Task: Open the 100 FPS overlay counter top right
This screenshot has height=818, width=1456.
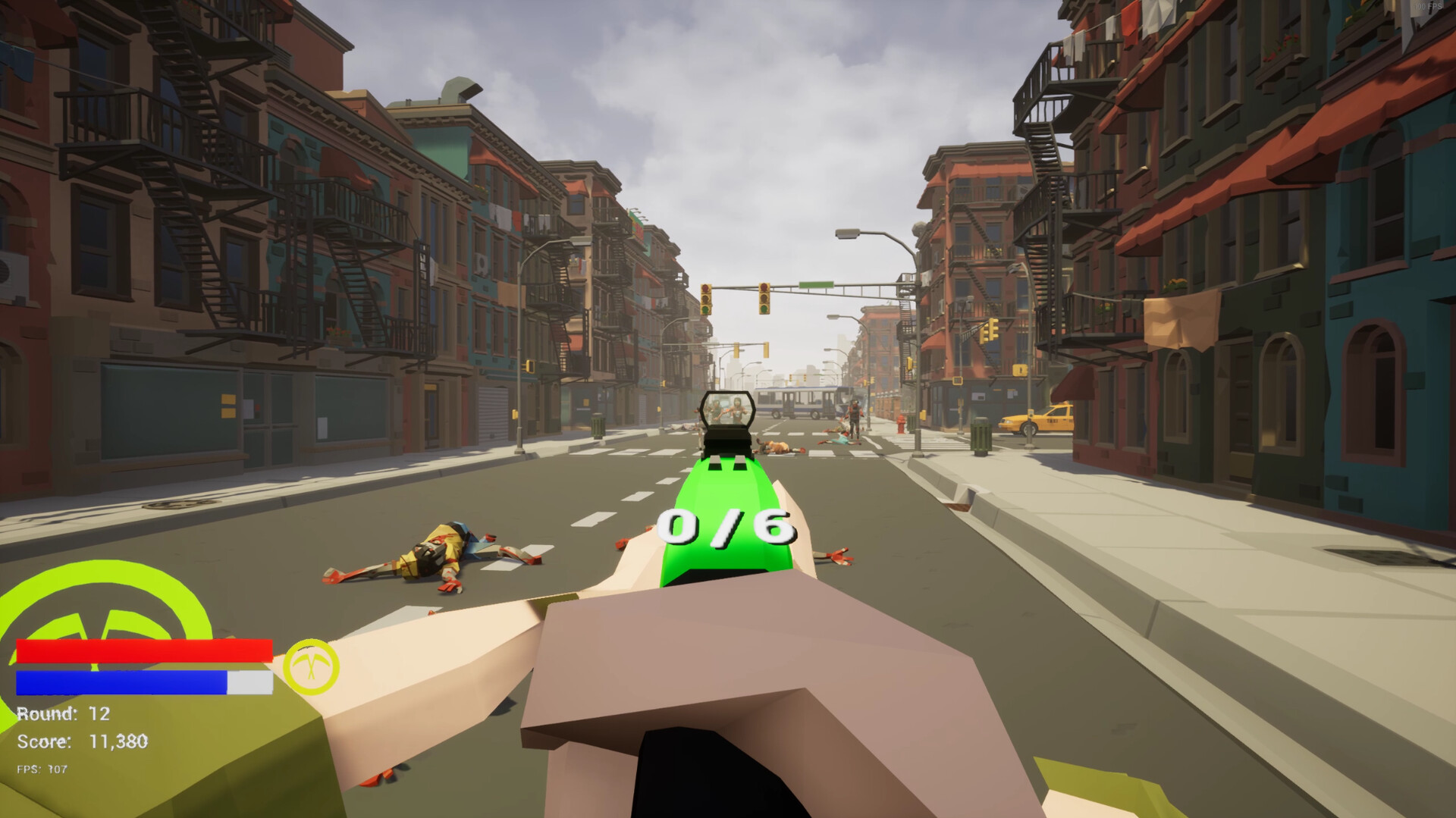Action: click(1428, 7)
